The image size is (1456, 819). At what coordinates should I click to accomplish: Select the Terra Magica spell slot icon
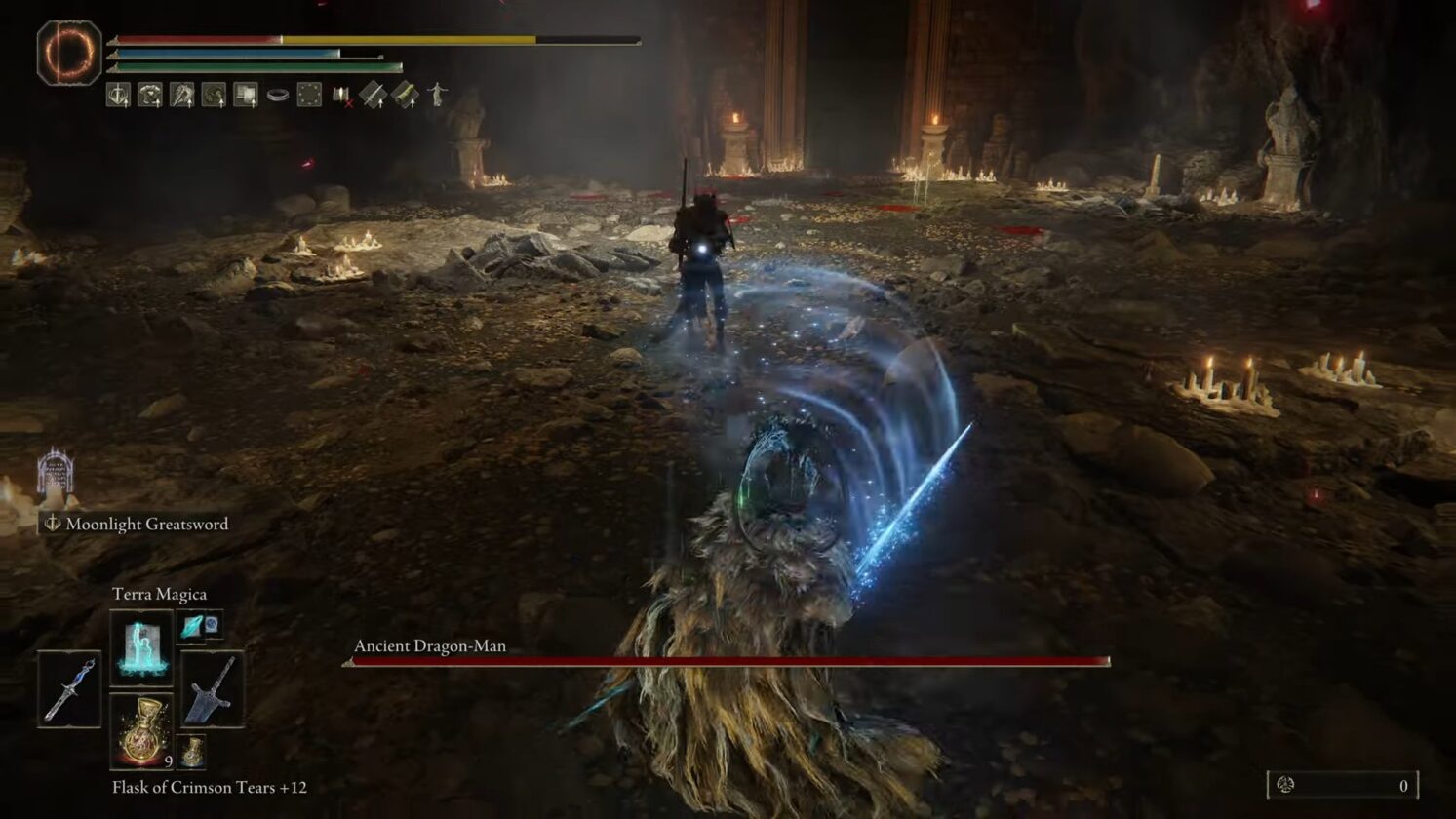(143, 647)
